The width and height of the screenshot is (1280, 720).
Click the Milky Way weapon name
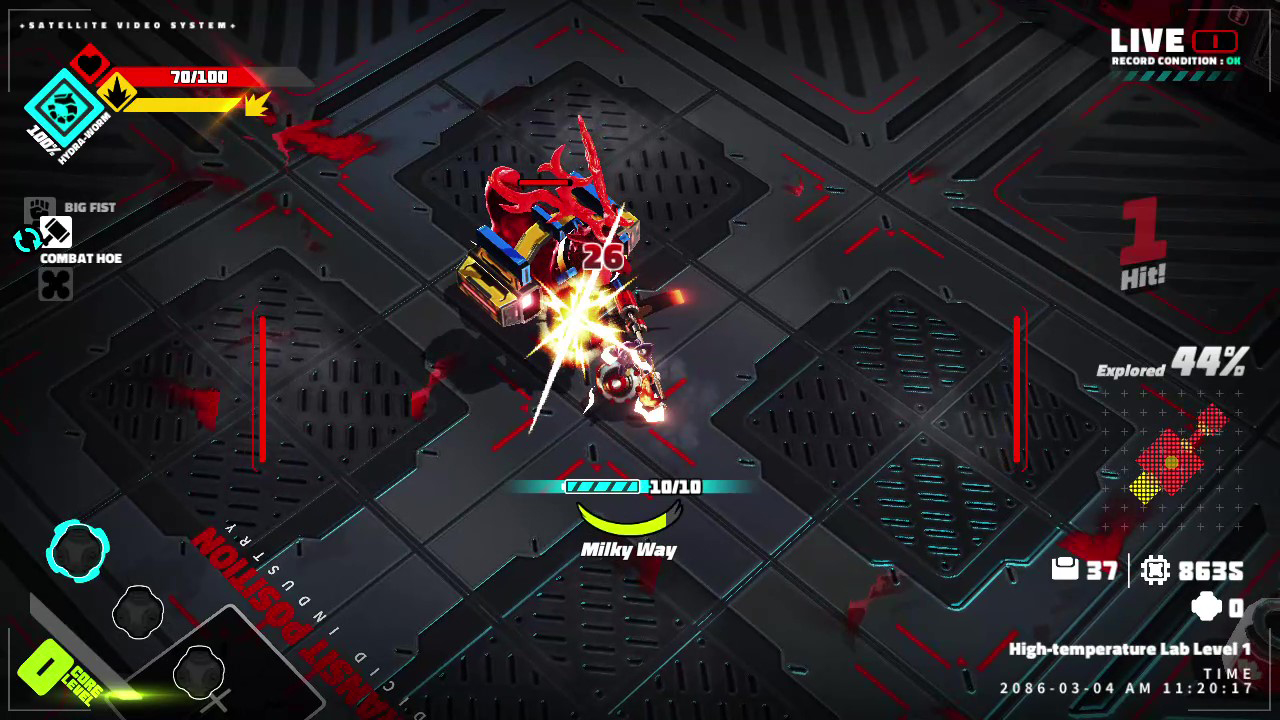(629, 549)
